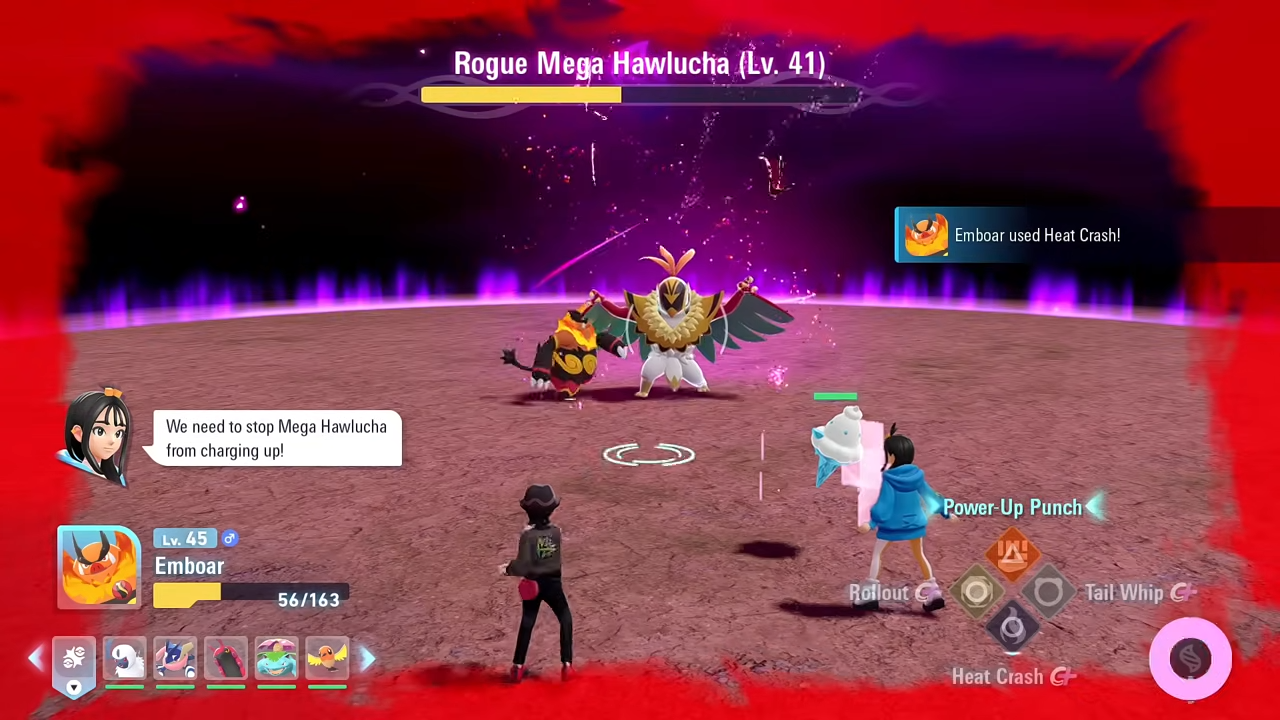The width and height of the screenshot is (1280, 720).
Task: Click the party bar's right arrow
Action: pos(367,658)
